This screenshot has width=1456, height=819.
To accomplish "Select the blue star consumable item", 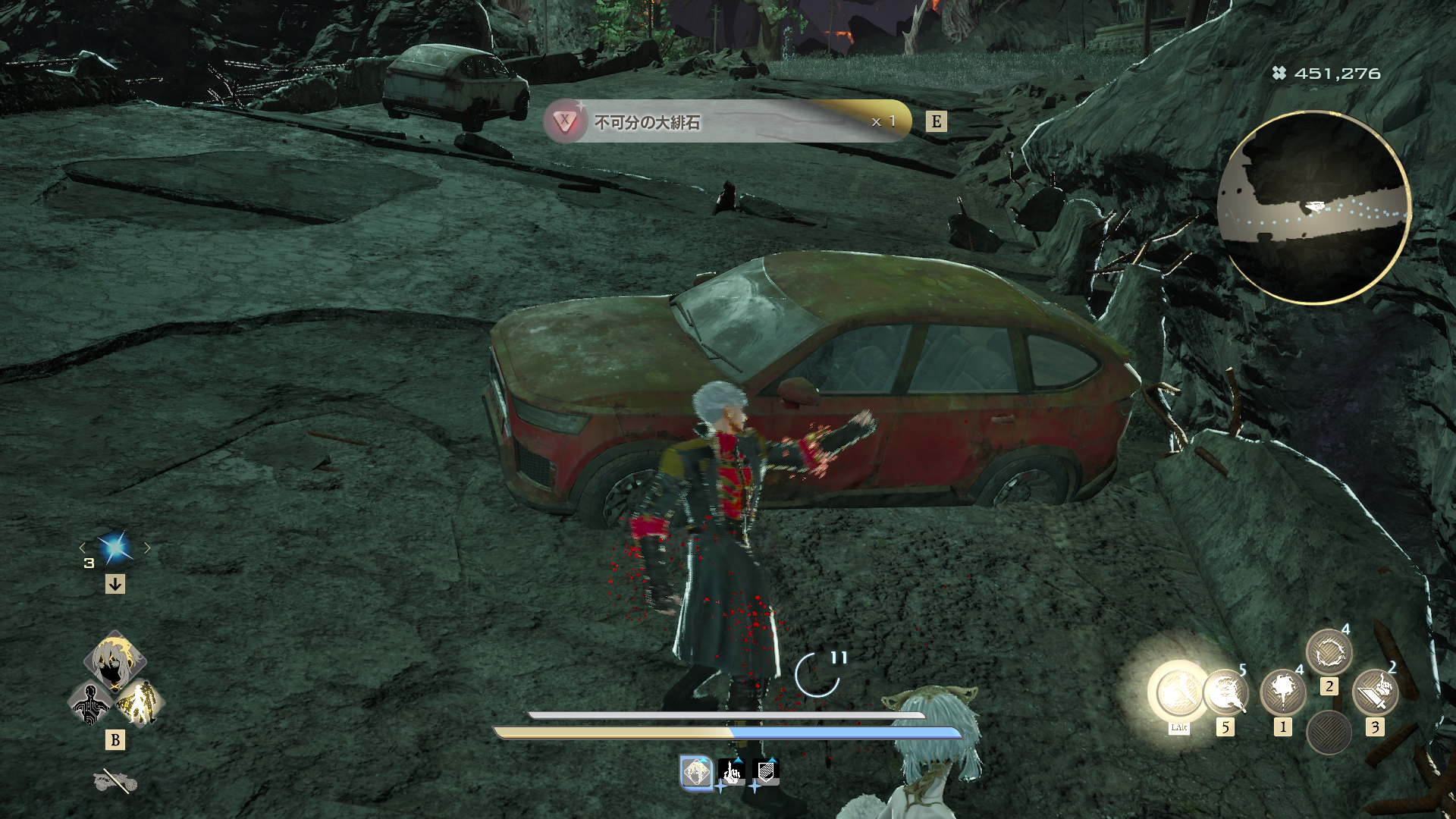I will [x=115, y=548].
